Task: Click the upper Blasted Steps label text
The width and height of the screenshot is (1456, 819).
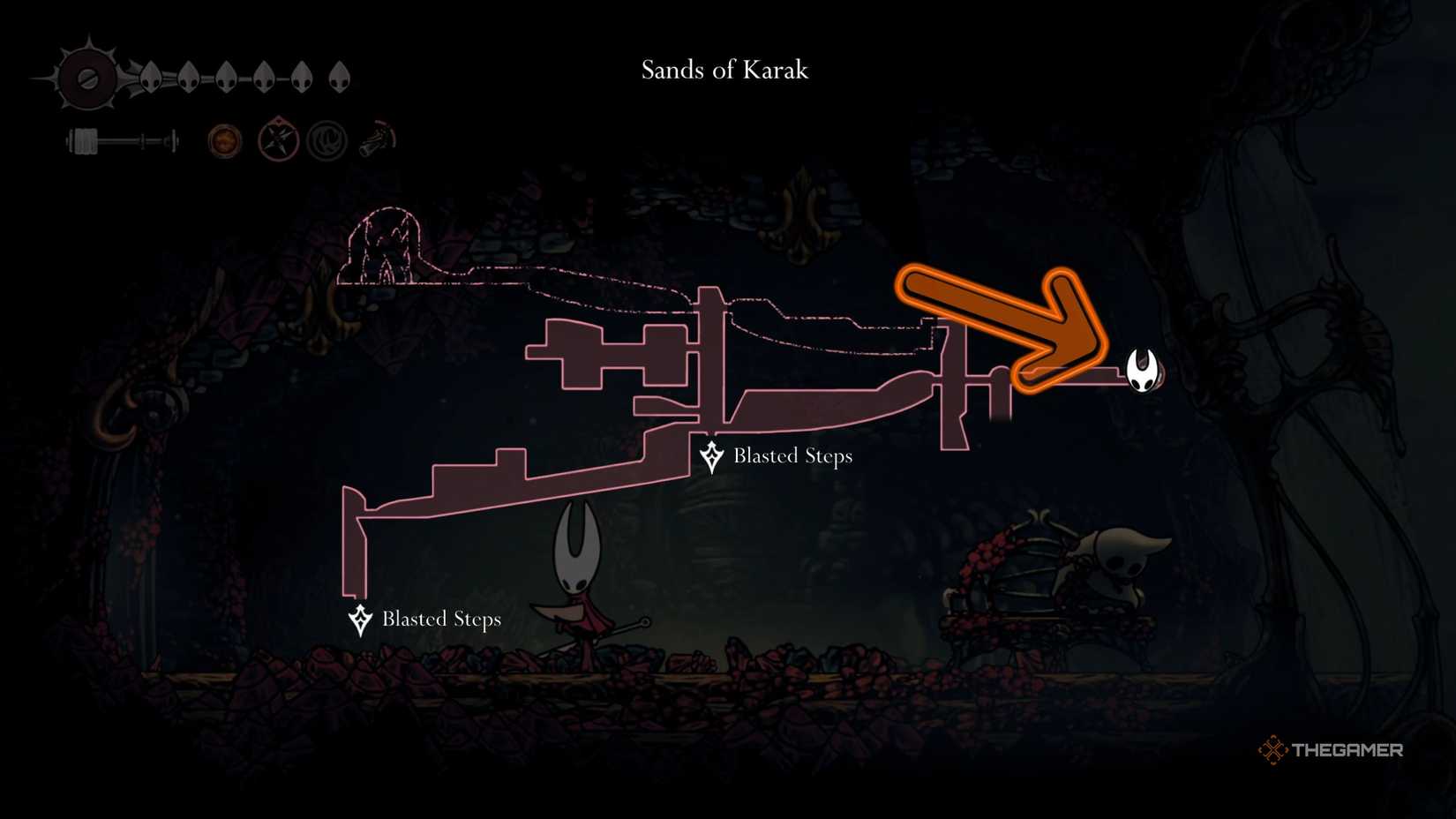Action: click(792, 456)
